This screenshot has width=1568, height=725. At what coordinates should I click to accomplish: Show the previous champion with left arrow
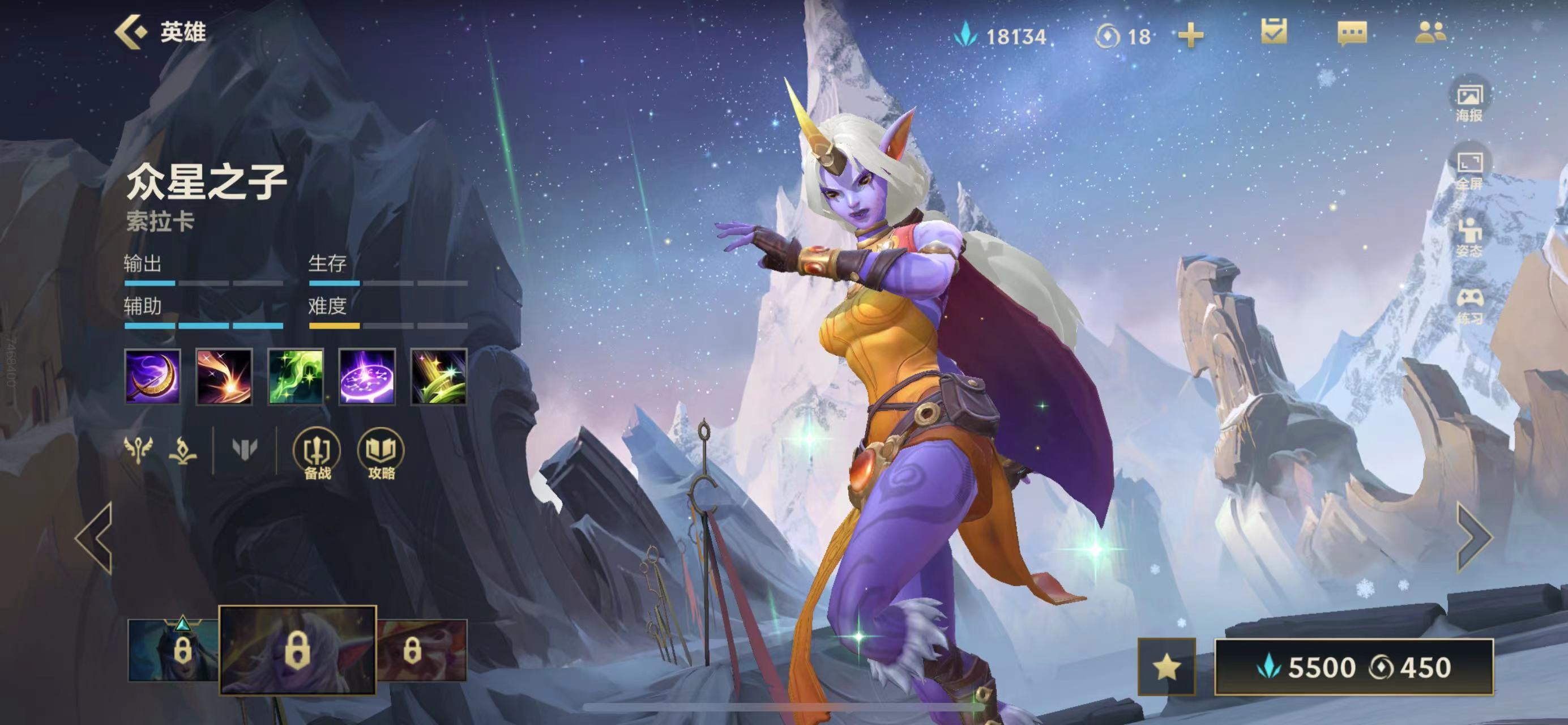point(96,538)
